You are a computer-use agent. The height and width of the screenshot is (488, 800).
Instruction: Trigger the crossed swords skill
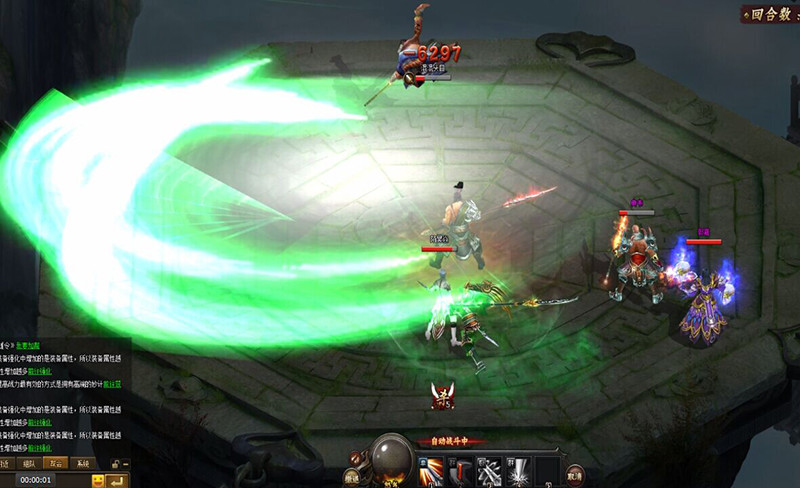click(x=489, y=471)
